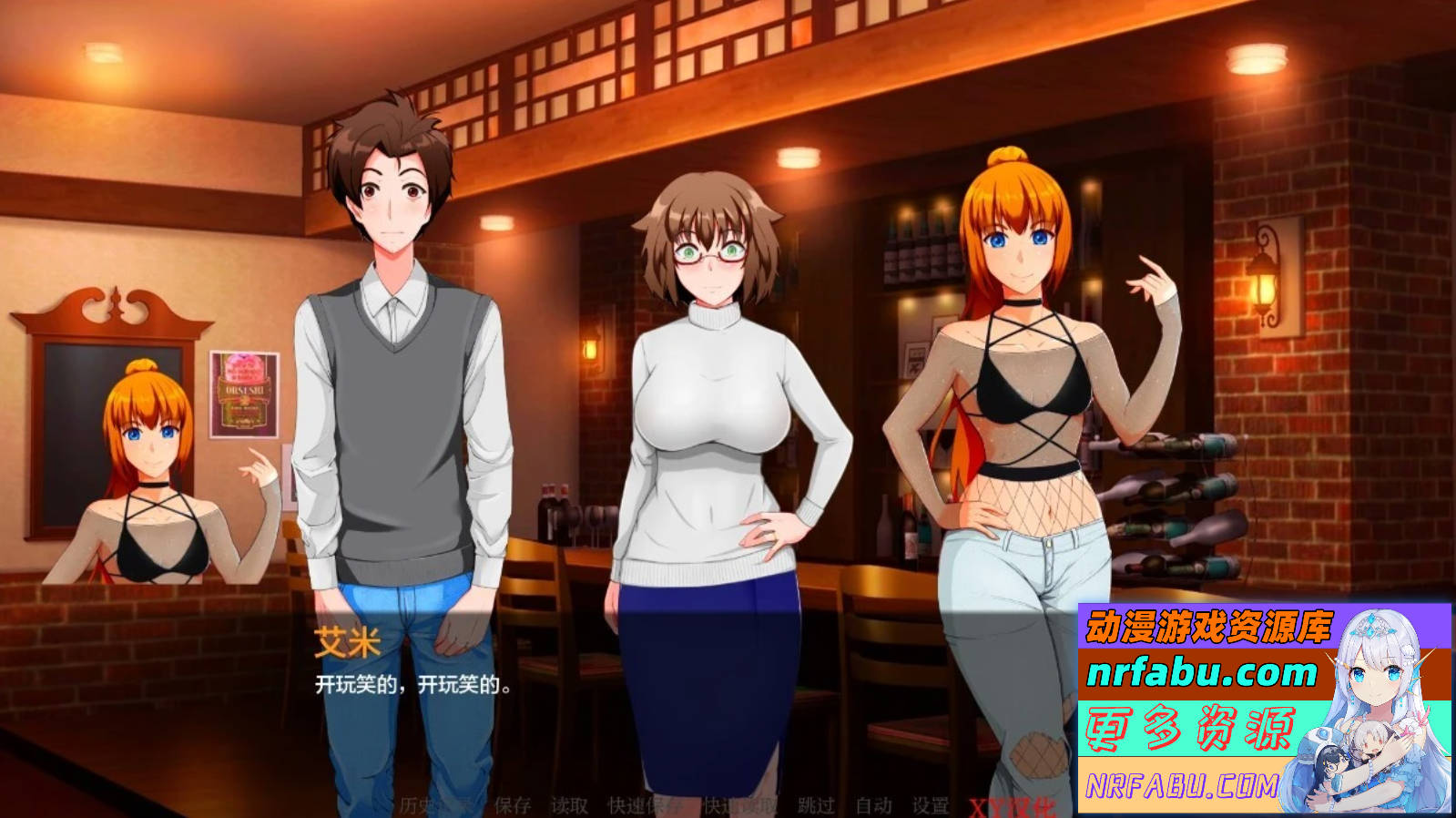Open the 设置 settings menu

coord(931,803)
